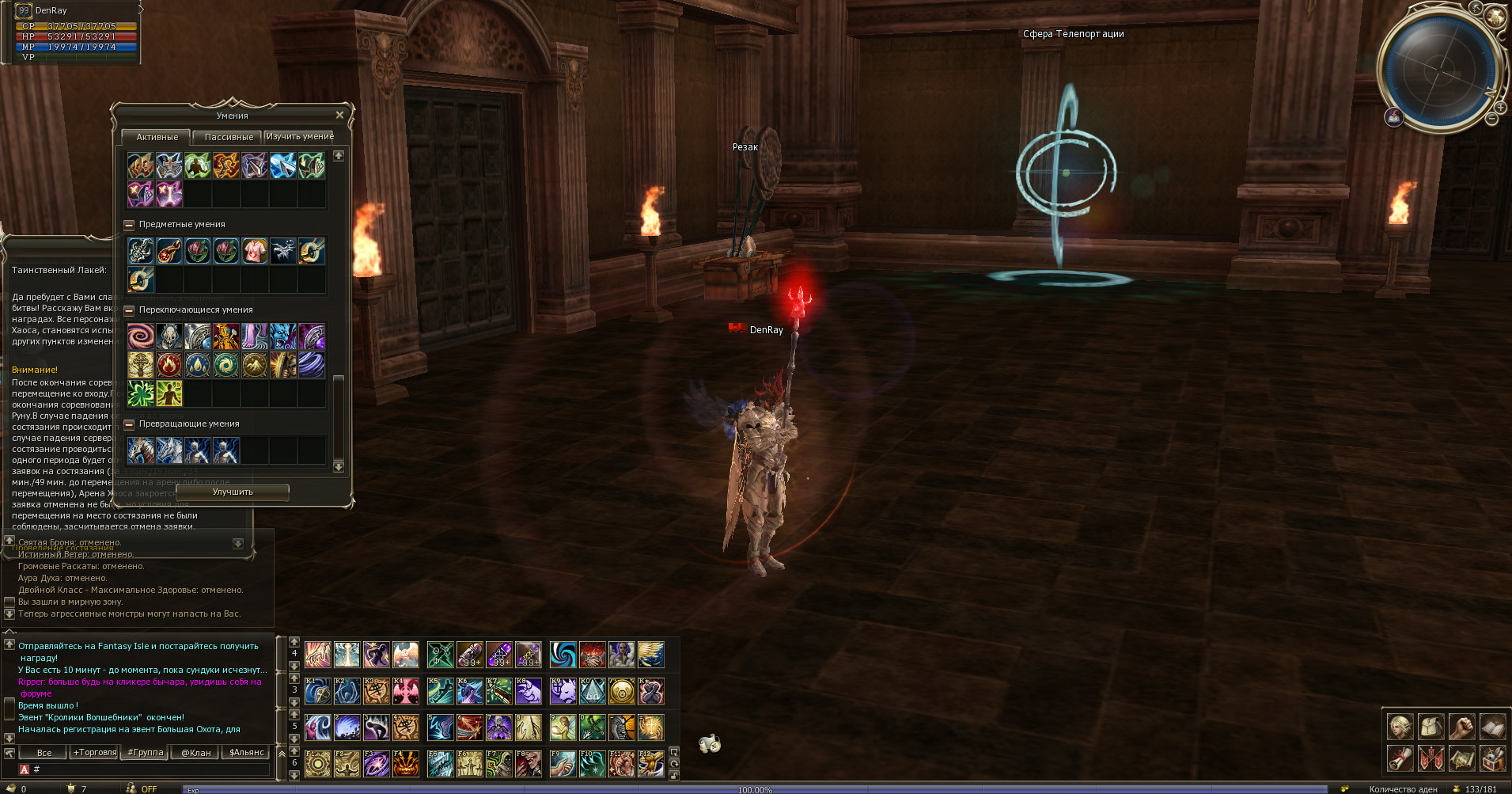This screenshot has width=1512, height=794.
Task: Click the chat input field
Action: click(x=150, y=769)
